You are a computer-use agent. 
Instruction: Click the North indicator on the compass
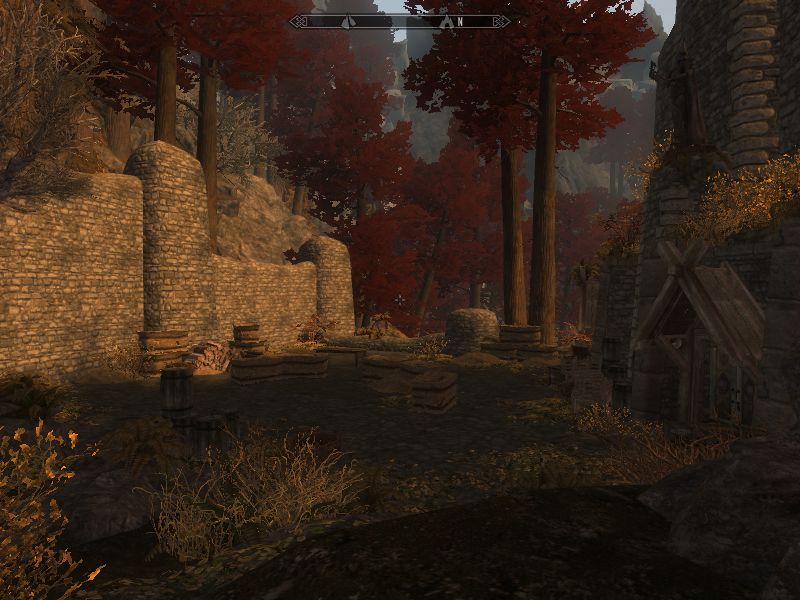click(459, 21)
